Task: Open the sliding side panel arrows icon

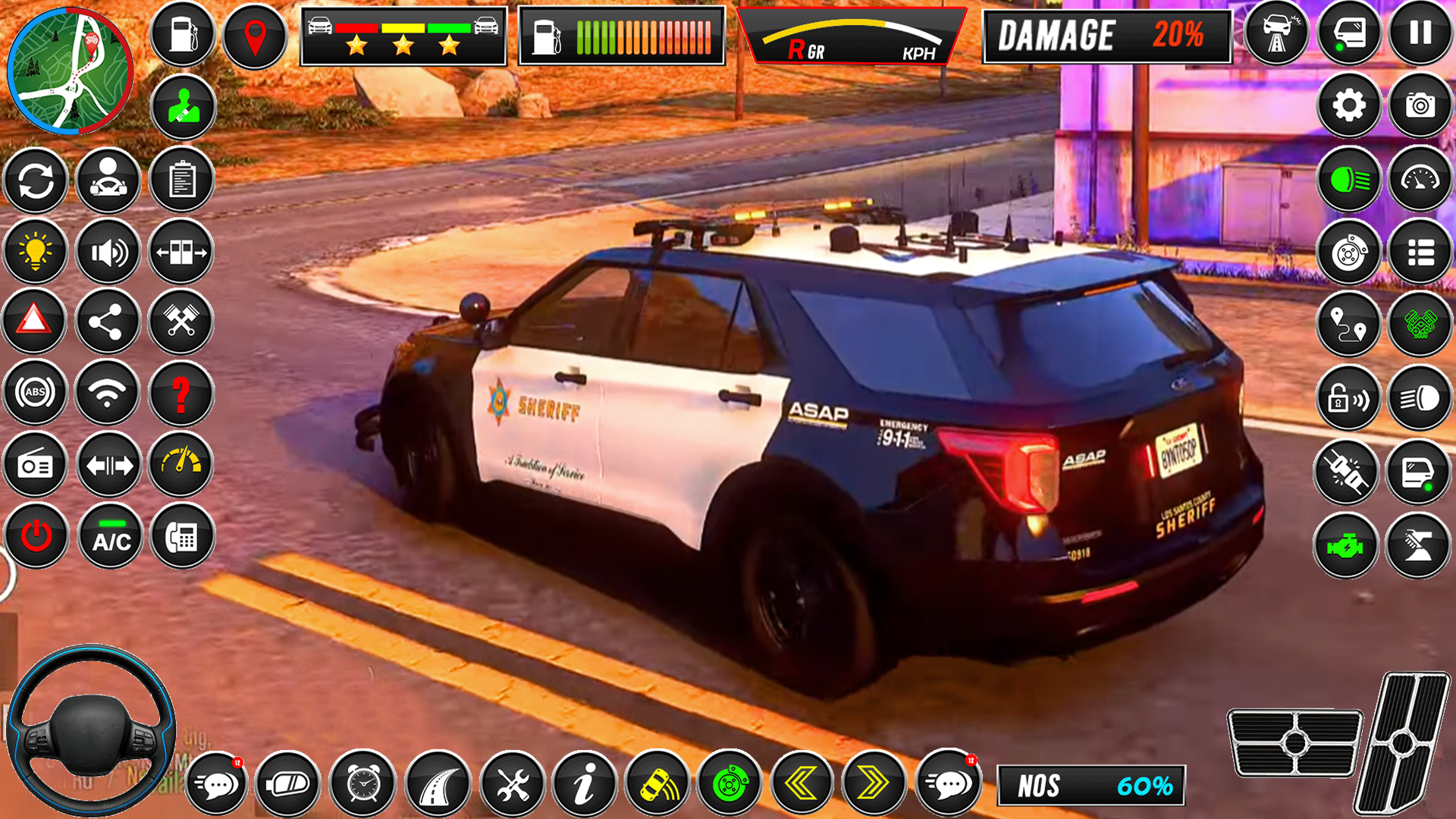Action: [x=180, y=253]
